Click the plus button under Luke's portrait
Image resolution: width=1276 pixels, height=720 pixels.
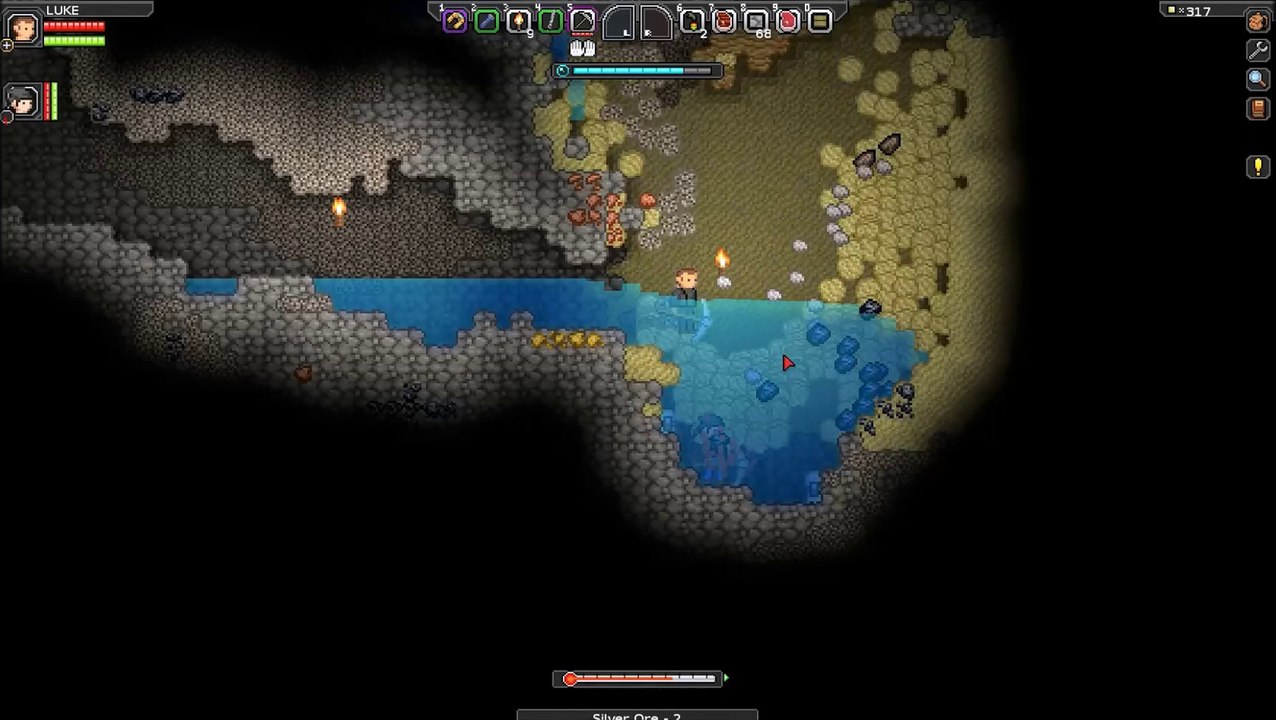click(7, 45)
